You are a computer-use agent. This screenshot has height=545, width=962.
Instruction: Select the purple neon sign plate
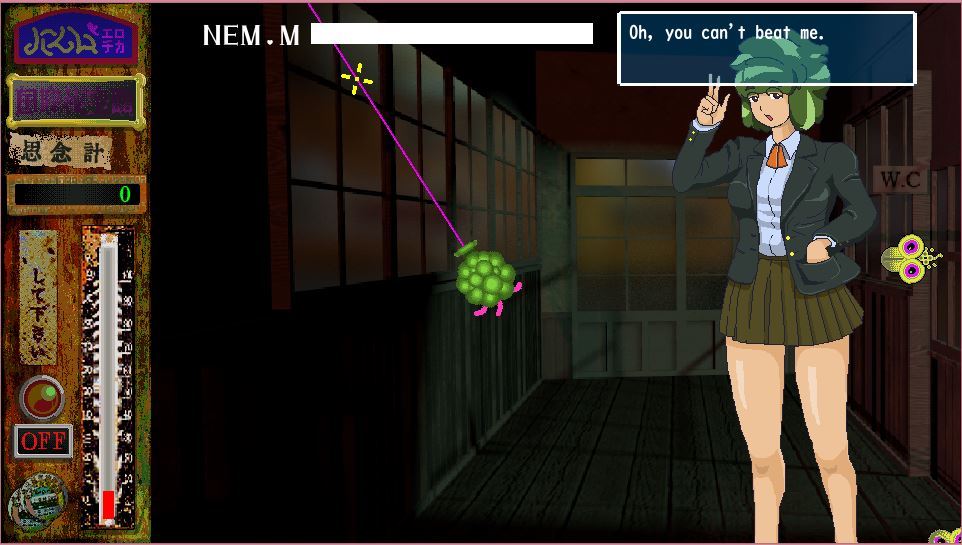point(75,102)
